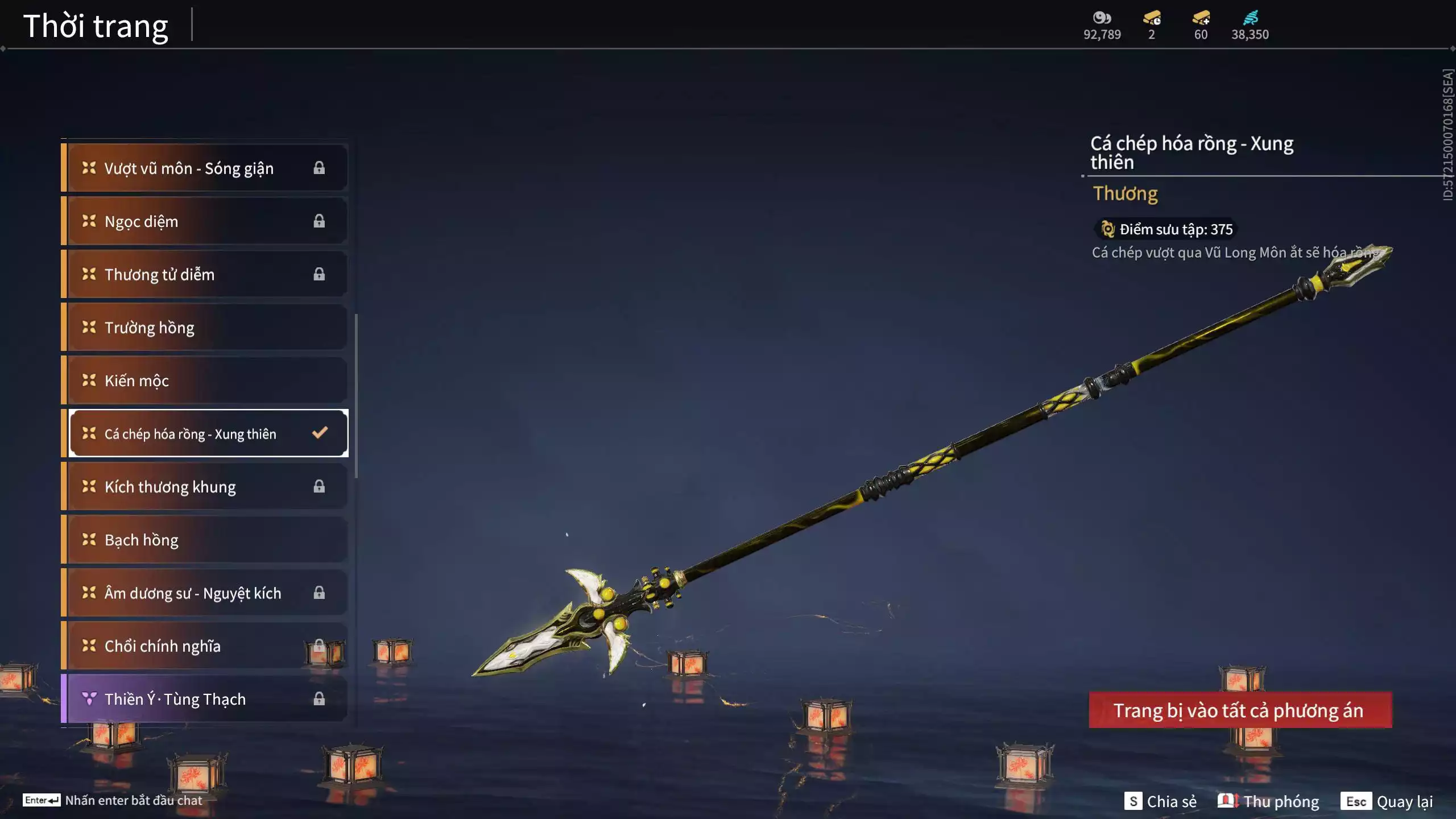Screen dimensions: 1456x819
Task: Choose the Ngọc diệm weapon skin
Action: (205, 221)
